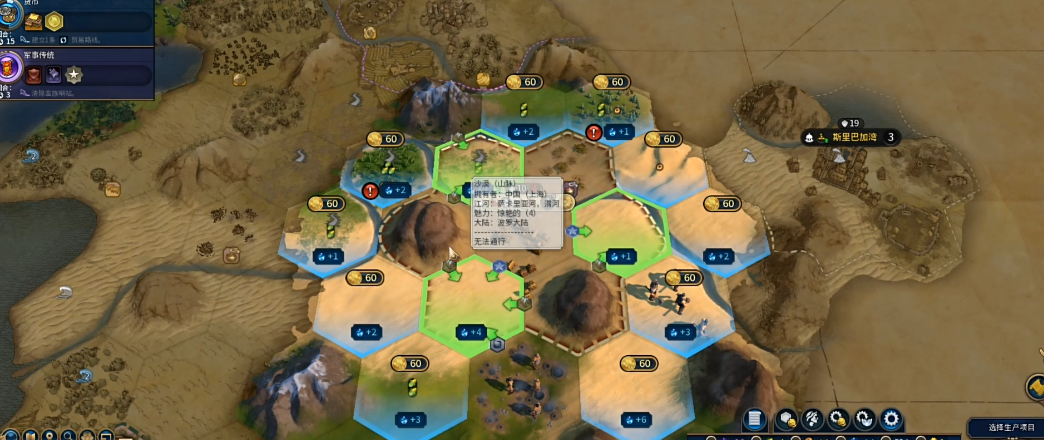Open purchase with faith gear button
Screen dimensions: 1044x440
point(864,419)
